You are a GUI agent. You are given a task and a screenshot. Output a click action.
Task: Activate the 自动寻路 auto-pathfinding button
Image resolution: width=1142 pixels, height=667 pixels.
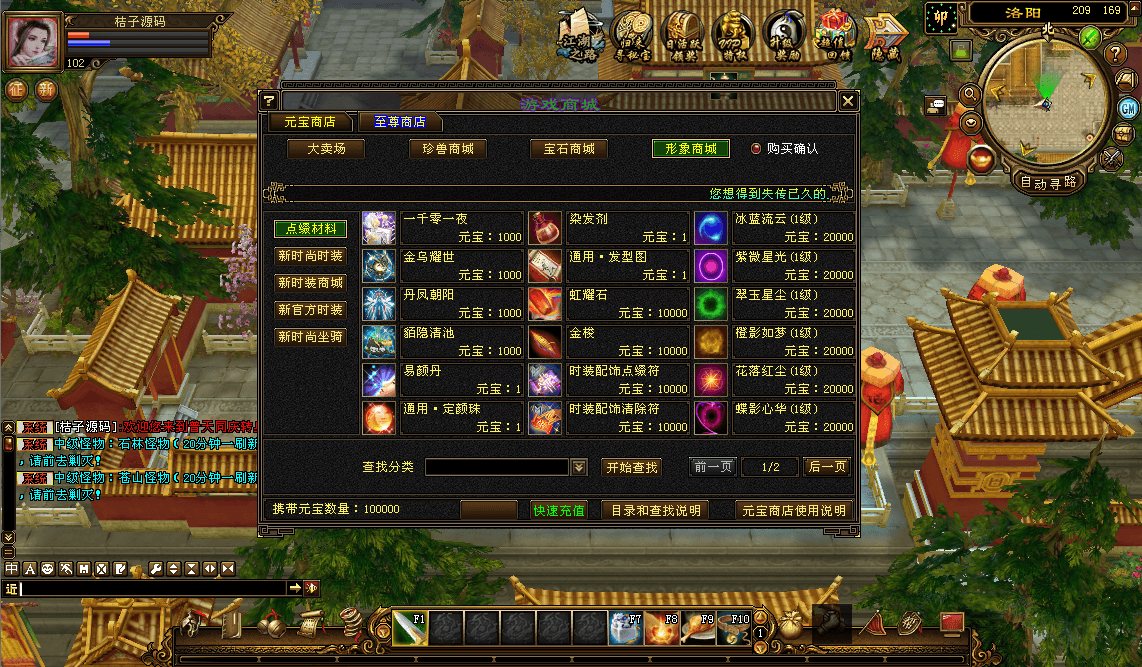pos(1048,182)
